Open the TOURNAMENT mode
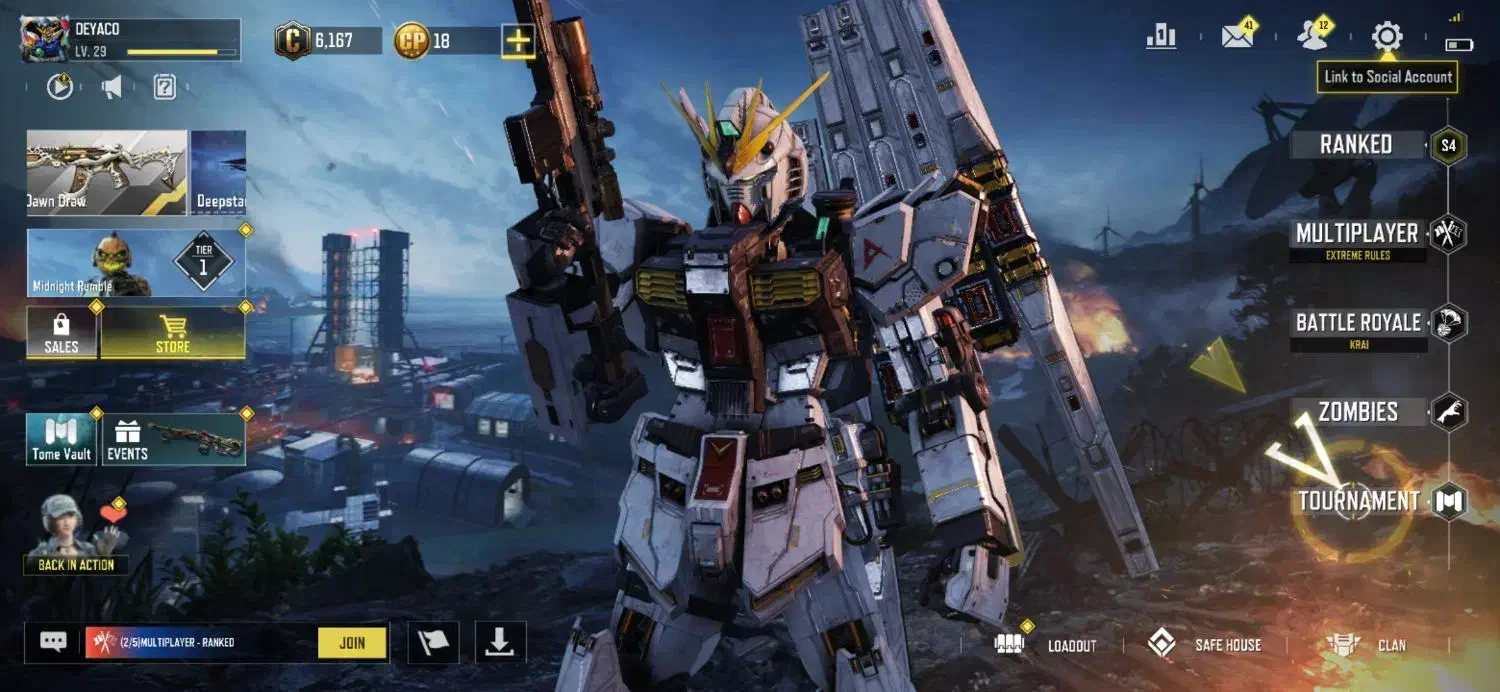Image resolution: width=1500 pixels, height=692 pixels. [1358, 501]
